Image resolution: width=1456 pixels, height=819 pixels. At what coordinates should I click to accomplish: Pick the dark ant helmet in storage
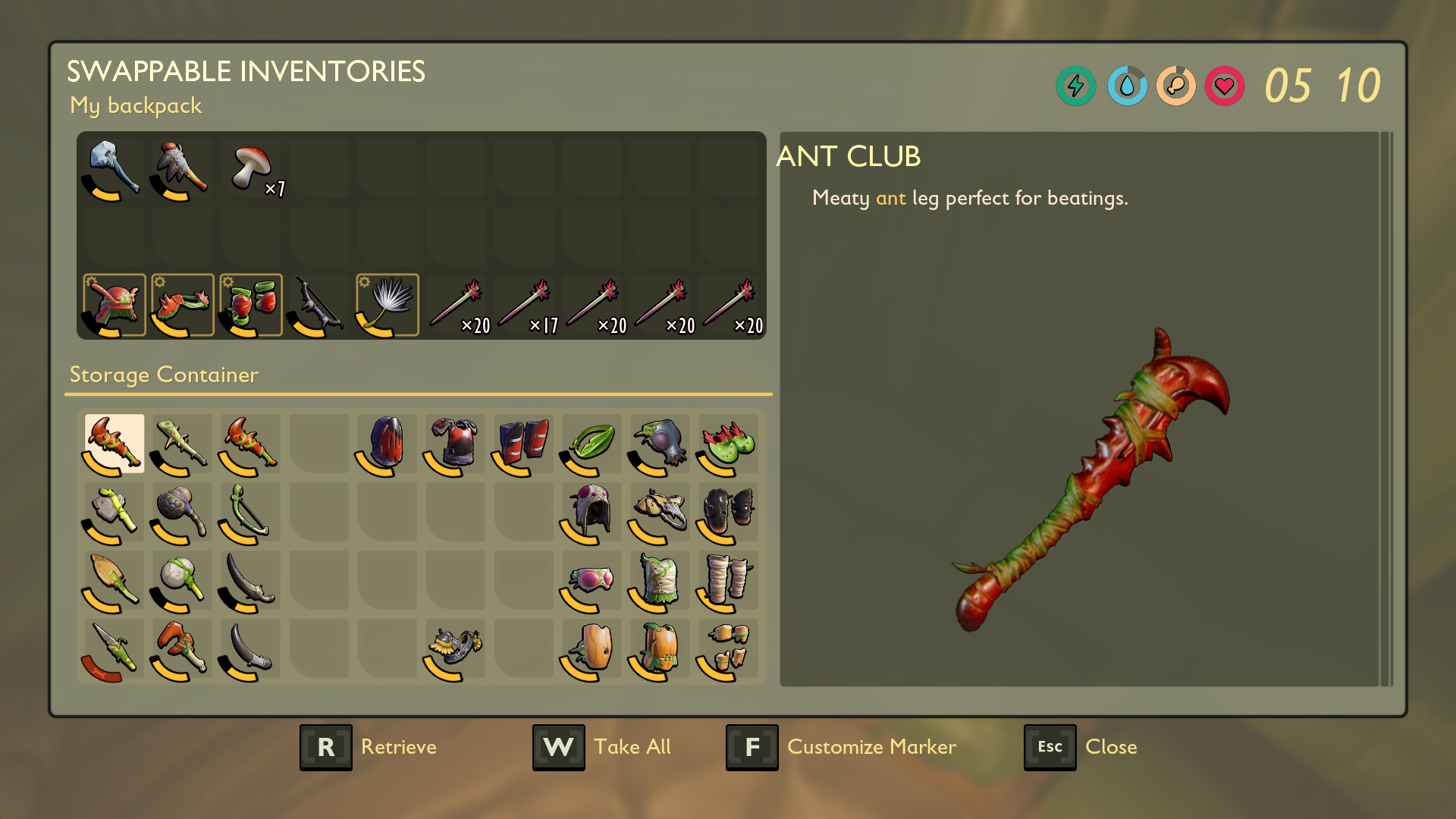(387, 444)
